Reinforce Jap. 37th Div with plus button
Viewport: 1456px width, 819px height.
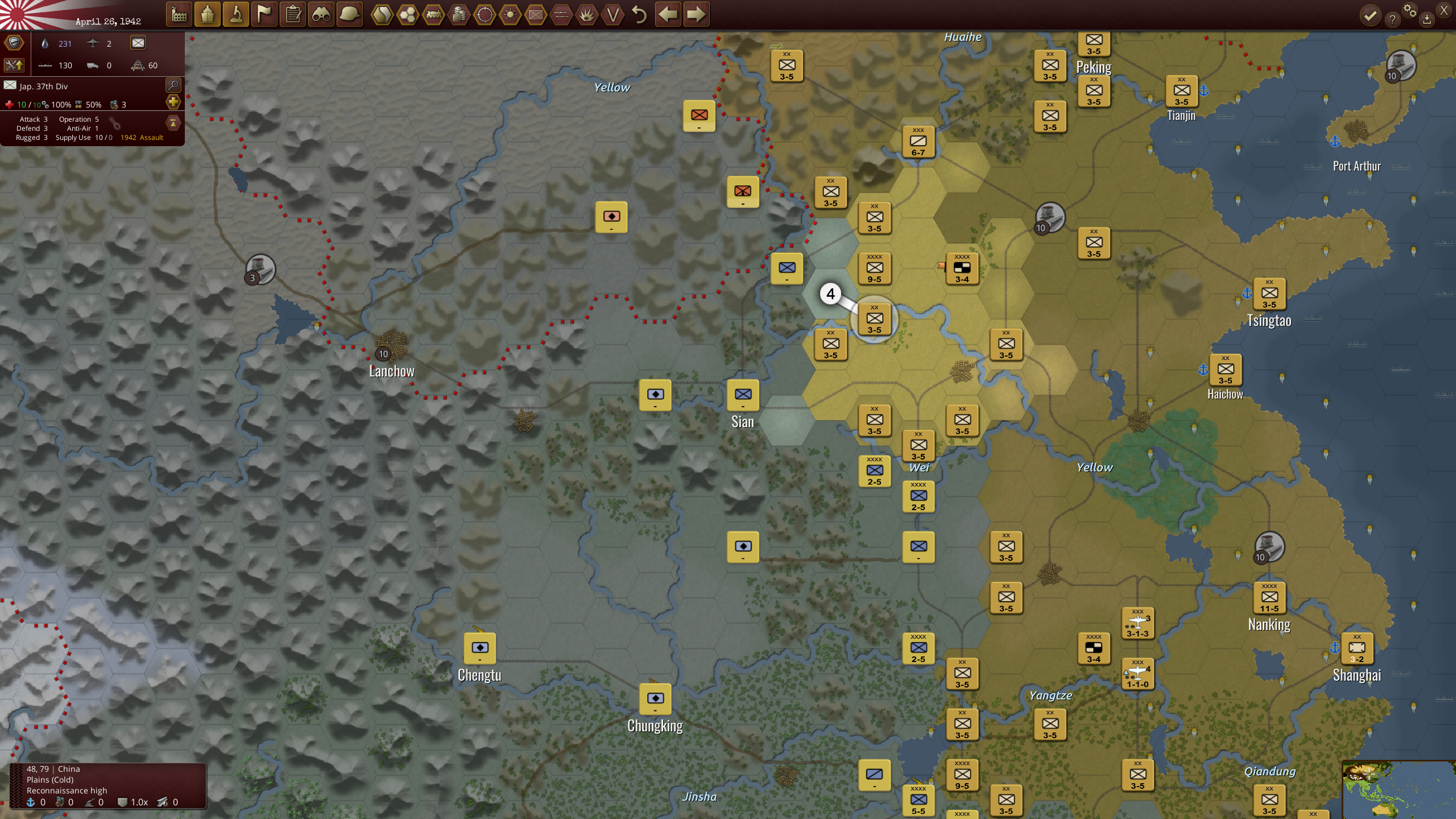tap(174, 102)
